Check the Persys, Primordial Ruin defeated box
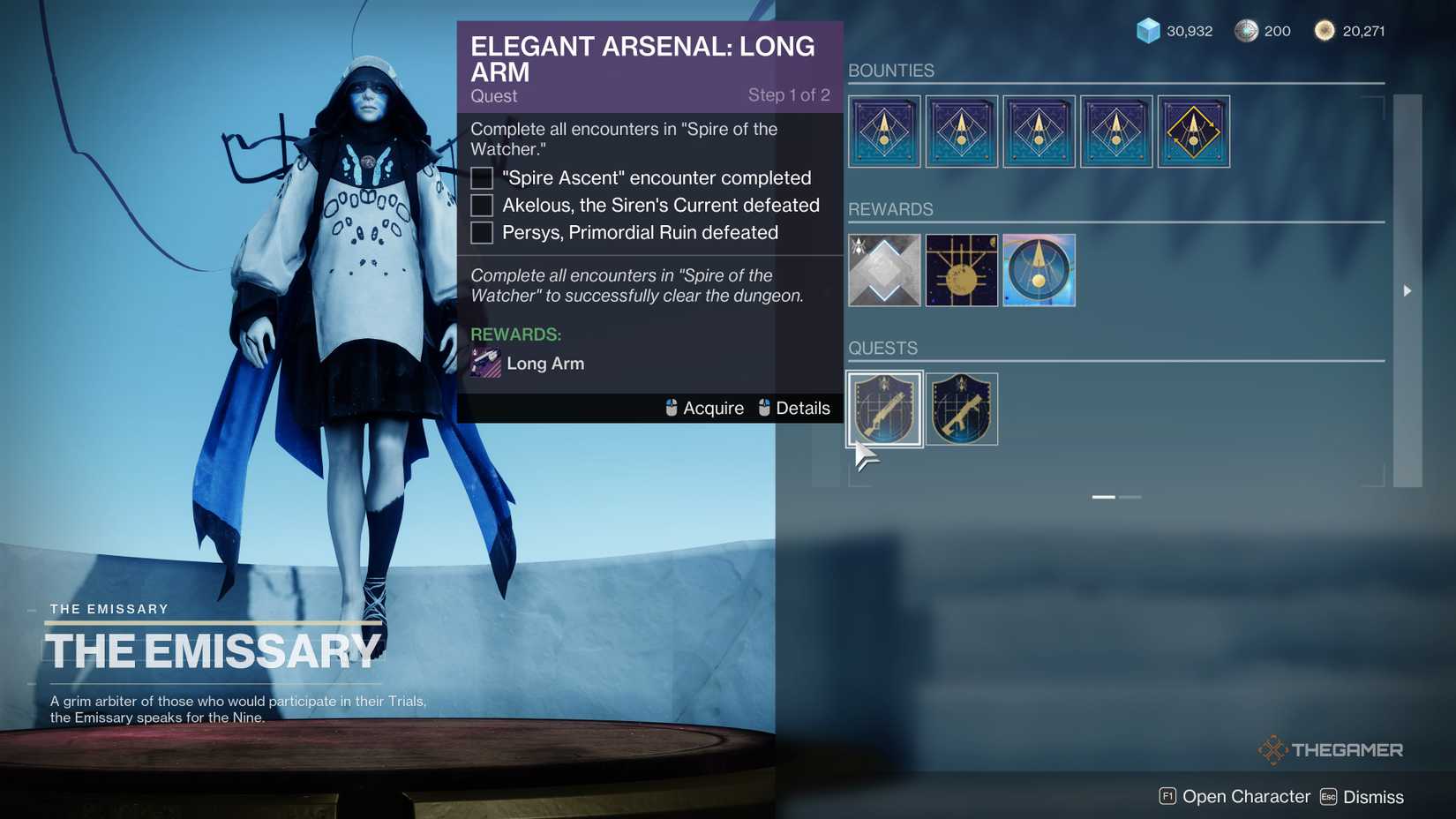Image resolution: width=1456 pixels, height=819 pixels. coord(481,232)
